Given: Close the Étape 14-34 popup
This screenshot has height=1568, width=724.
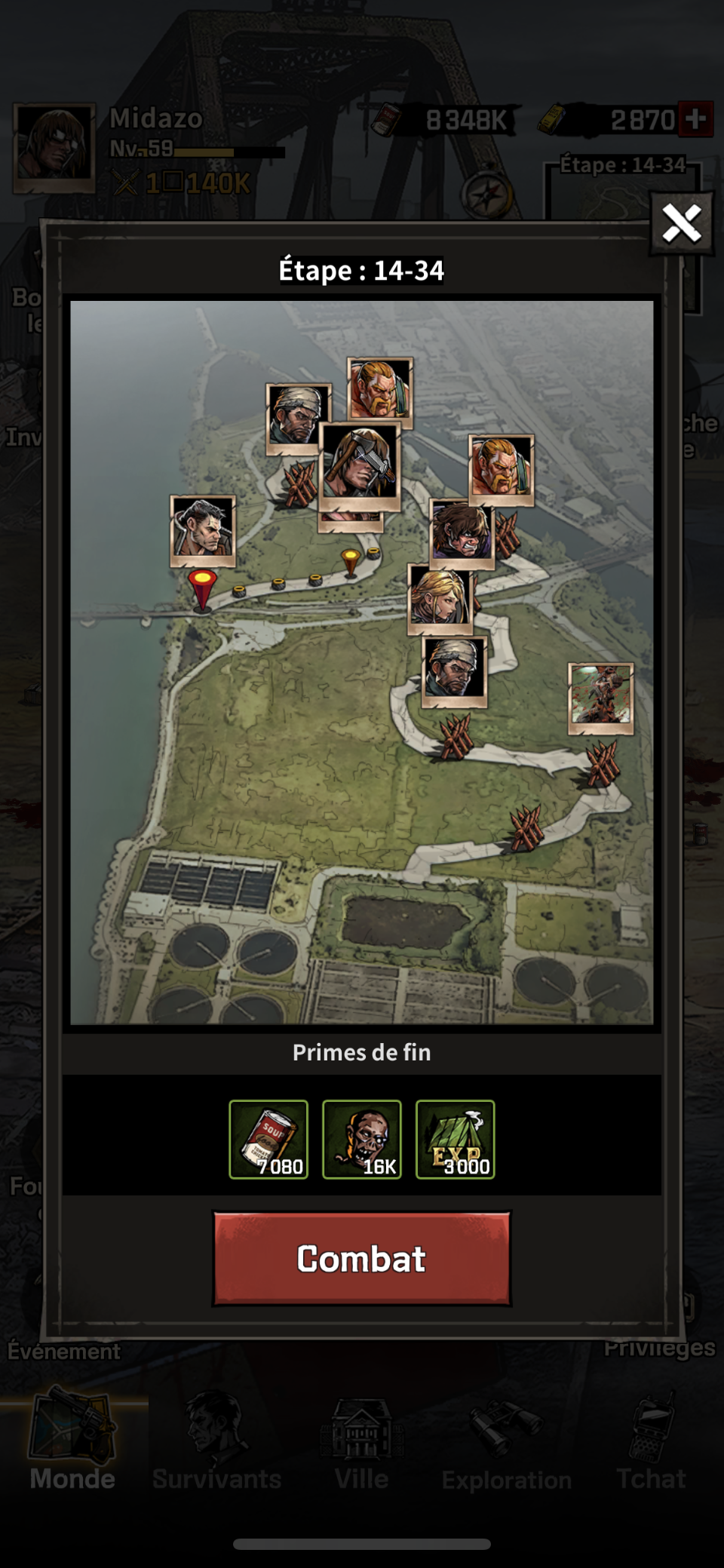Looking at the screenshot, I should click(x=682, y=224).
